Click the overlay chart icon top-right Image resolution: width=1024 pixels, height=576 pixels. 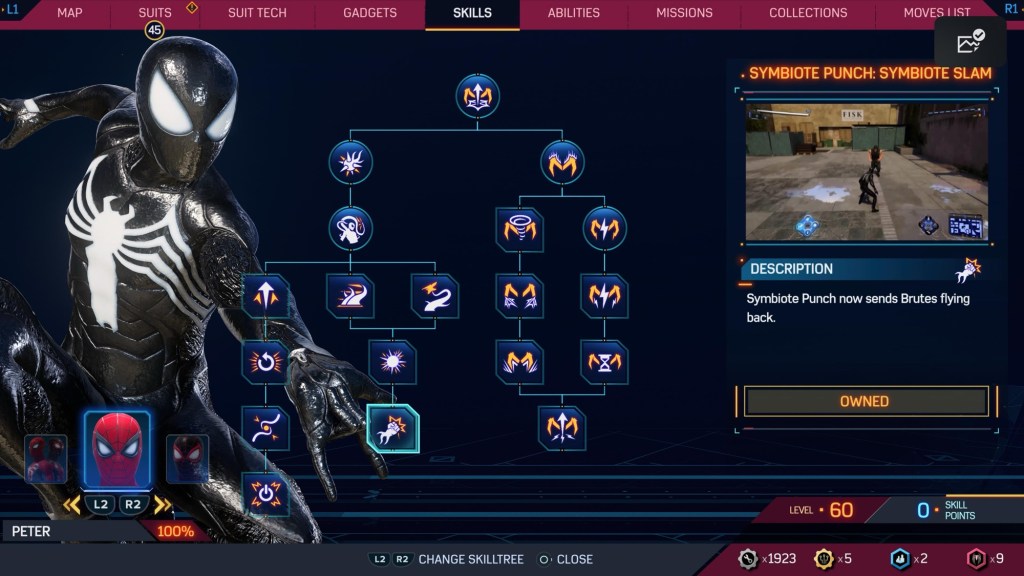tap(970, 42)
